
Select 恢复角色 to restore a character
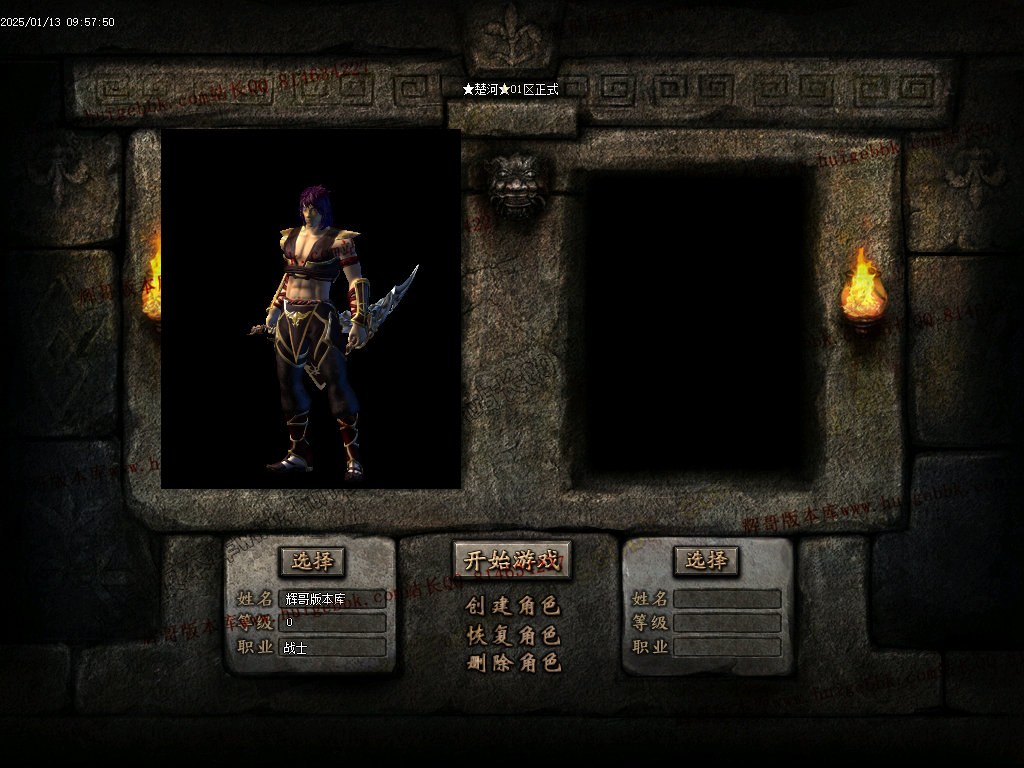point(513,635)
